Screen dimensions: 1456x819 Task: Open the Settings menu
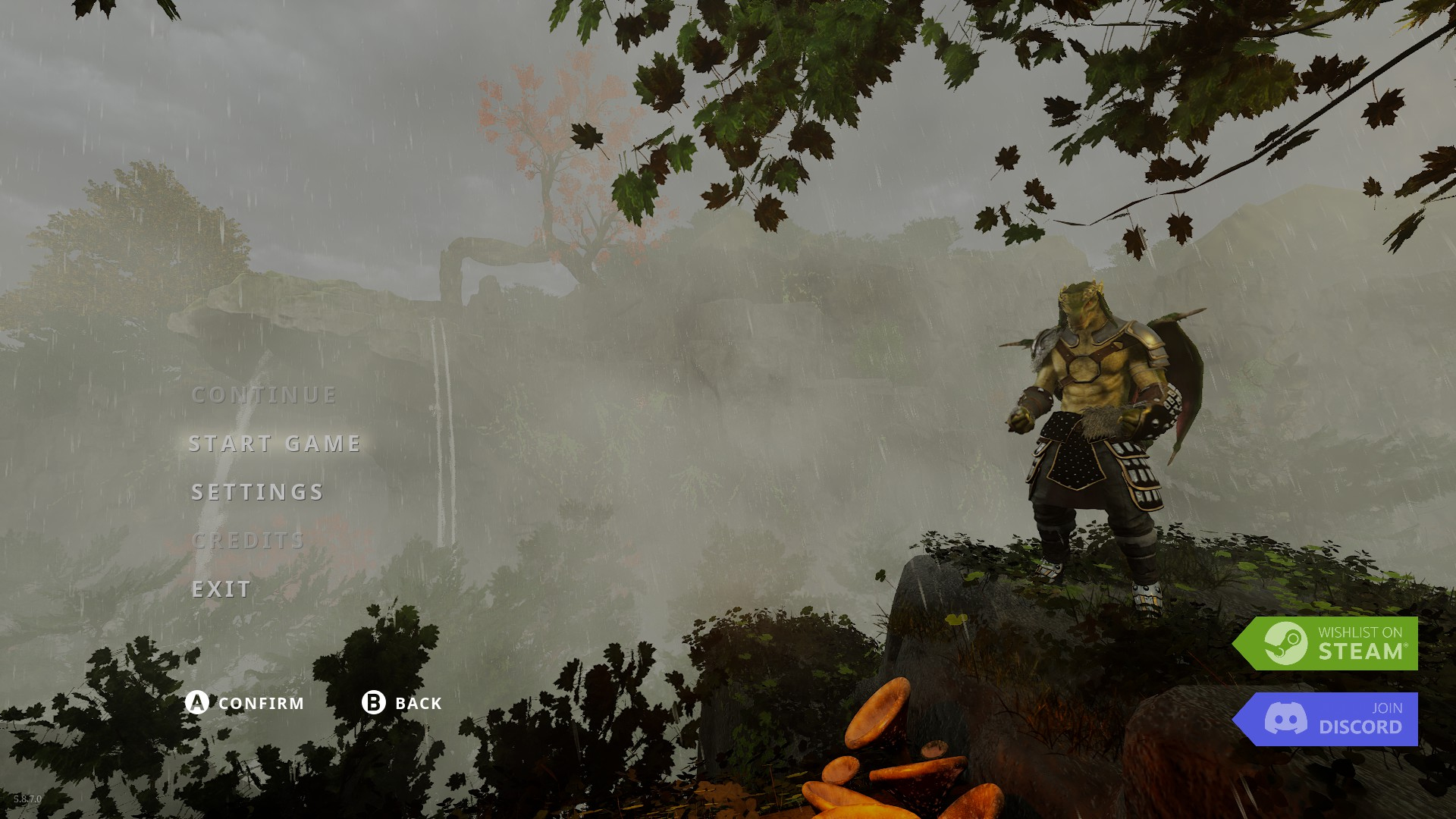[258, 492]
